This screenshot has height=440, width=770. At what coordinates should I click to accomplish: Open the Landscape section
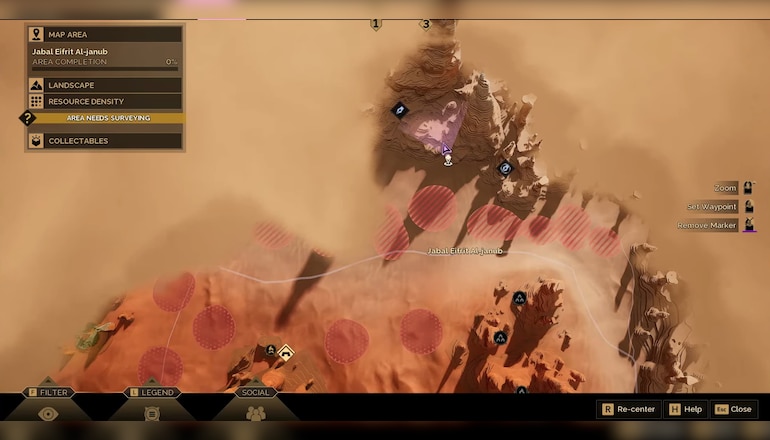104,85
